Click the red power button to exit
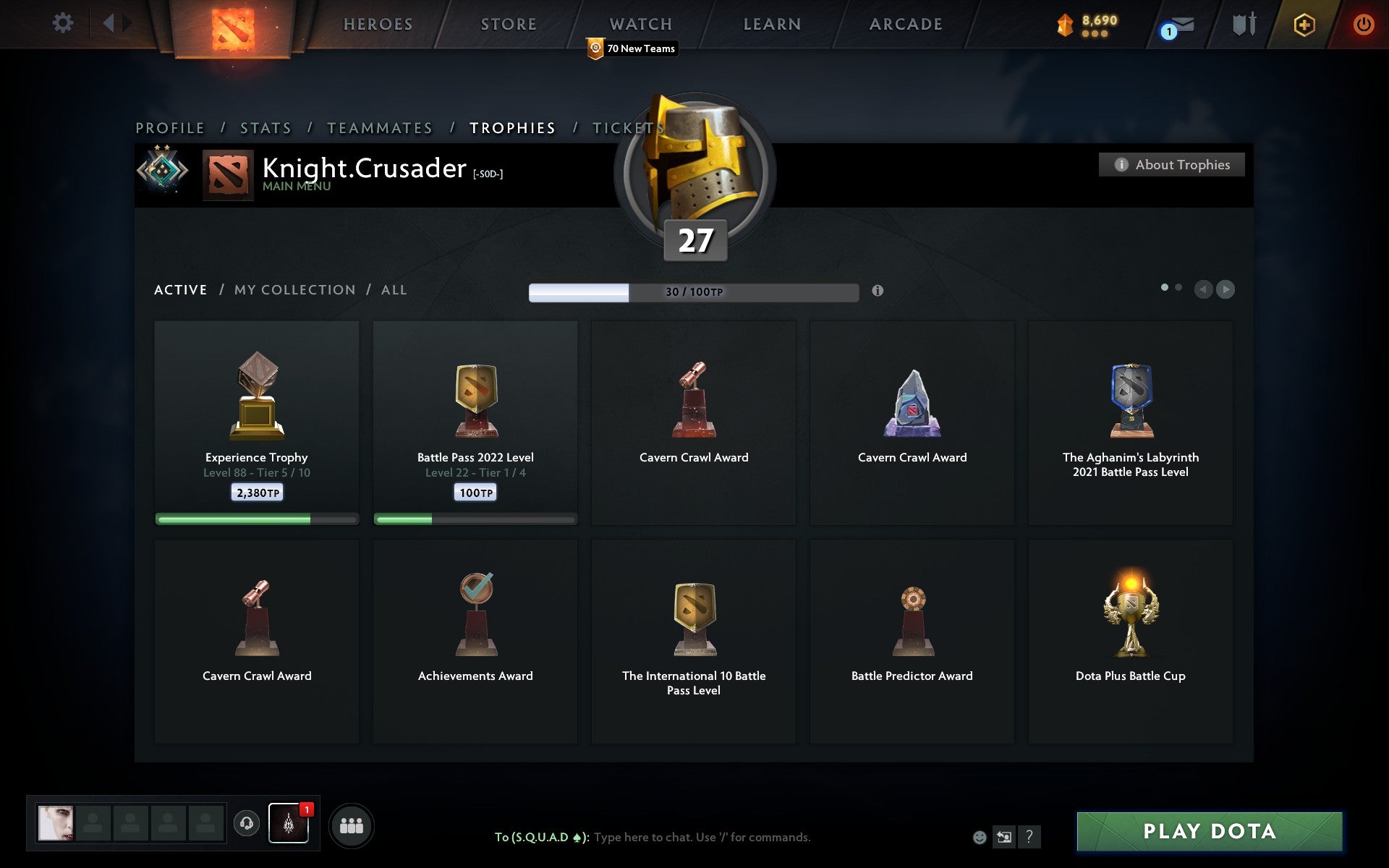Screen dimensions: 1389x868 click(x=1363, y=23)
